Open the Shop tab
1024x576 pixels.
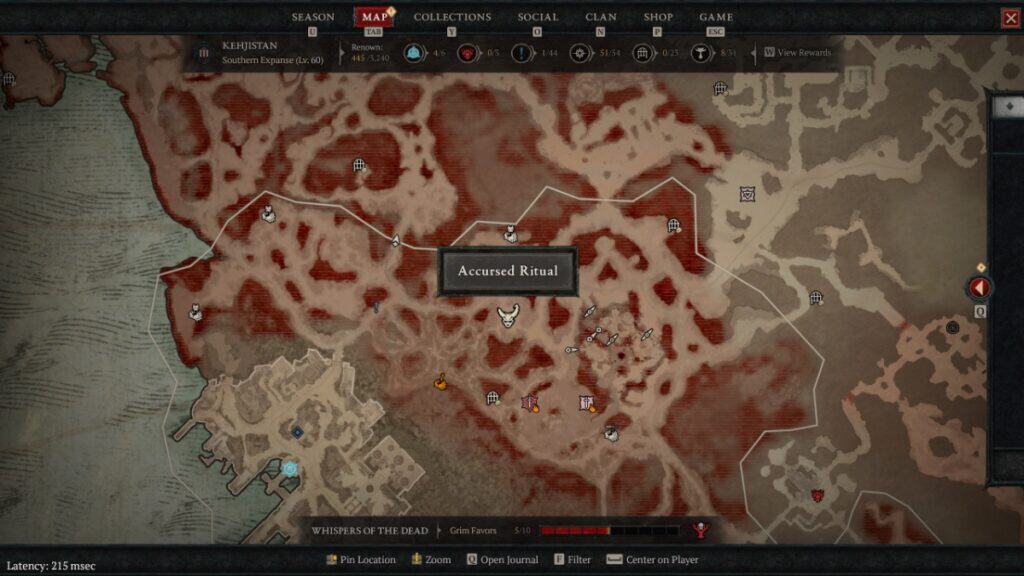point(658,17)
